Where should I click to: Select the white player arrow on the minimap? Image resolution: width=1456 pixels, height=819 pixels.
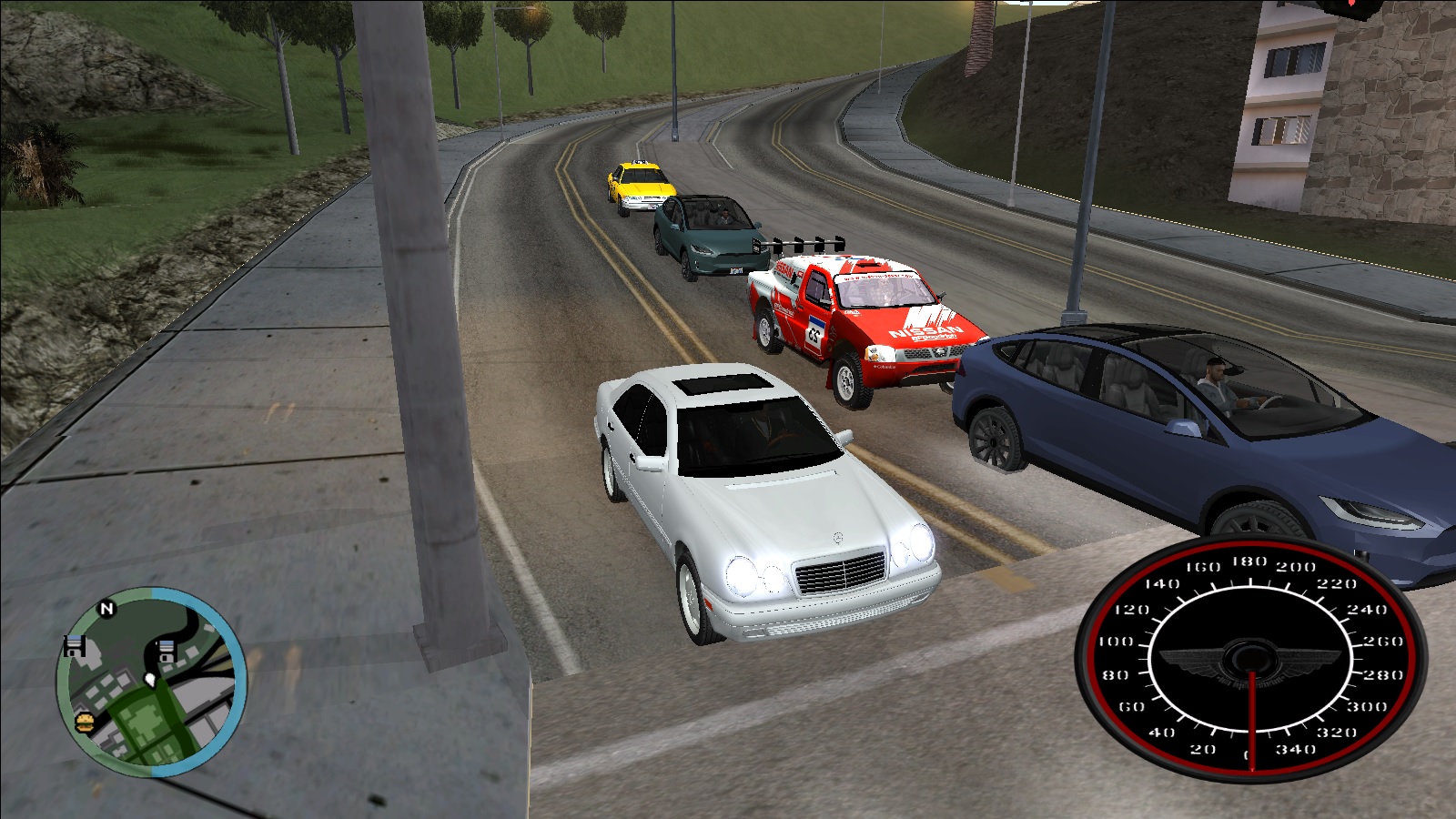(x=149, y=678)
